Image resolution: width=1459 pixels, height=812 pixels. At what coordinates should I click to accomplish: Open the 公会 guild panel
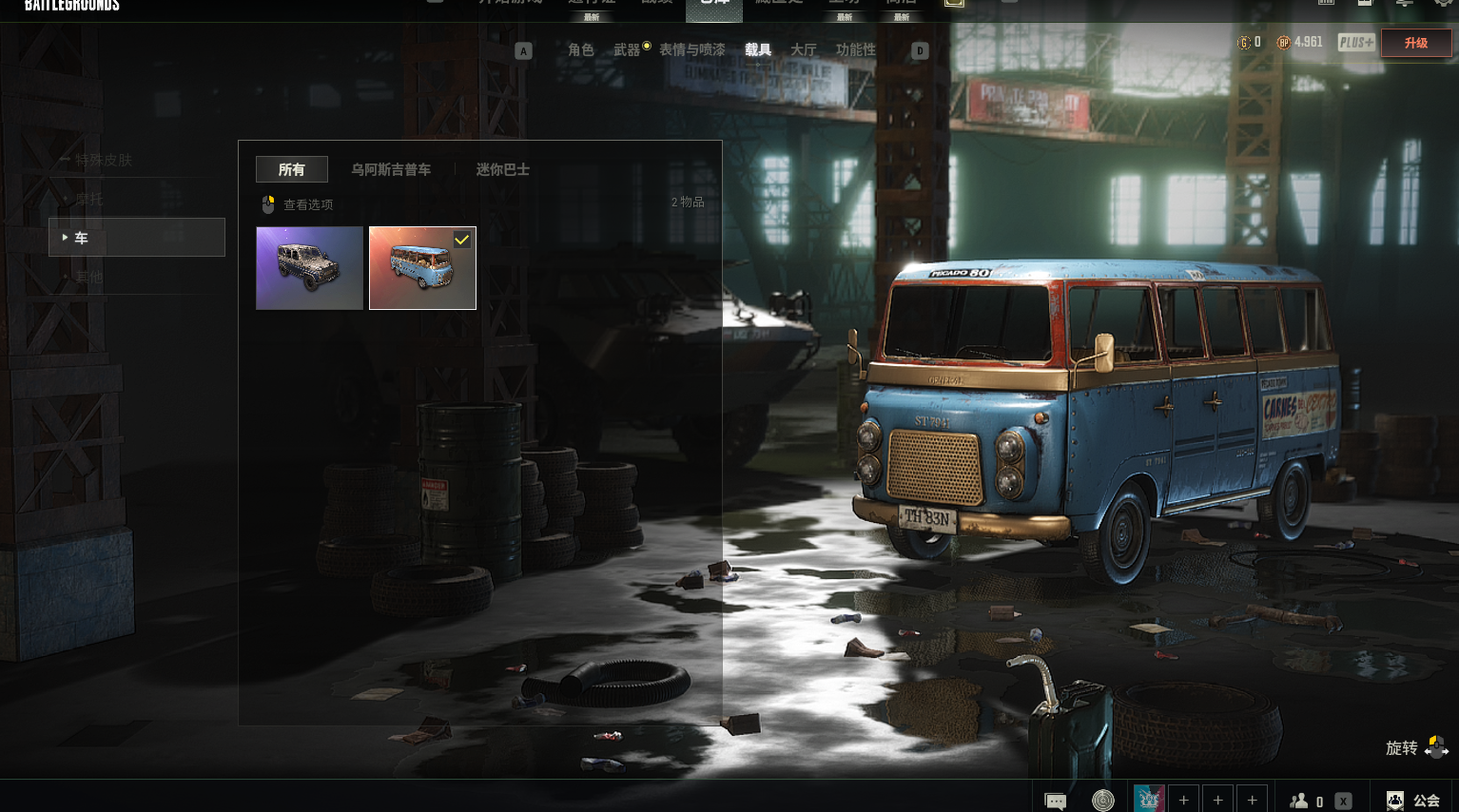pyautogui.click(x=1413, y=801)
